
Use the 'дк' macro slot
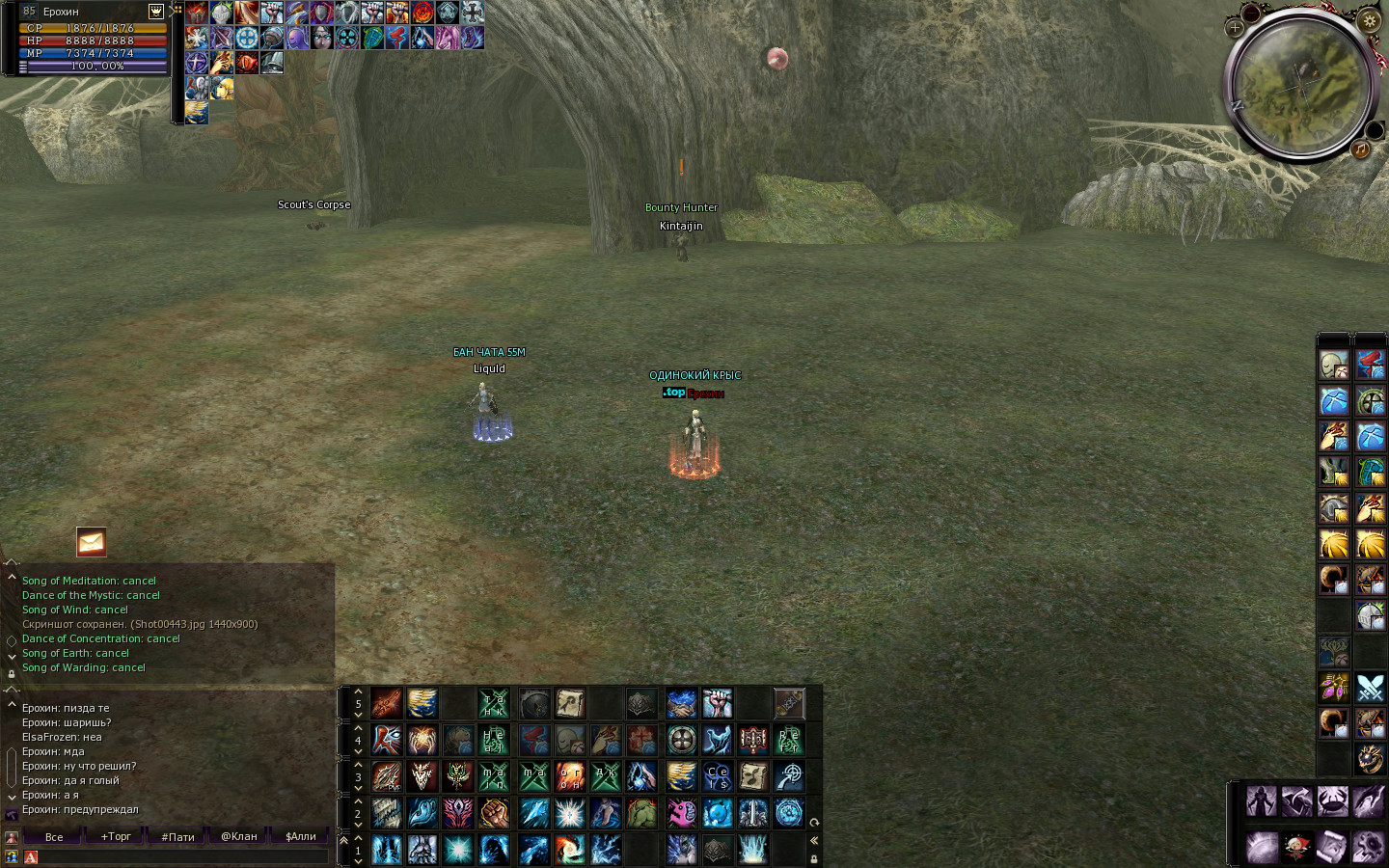click(x=606, y=776)
